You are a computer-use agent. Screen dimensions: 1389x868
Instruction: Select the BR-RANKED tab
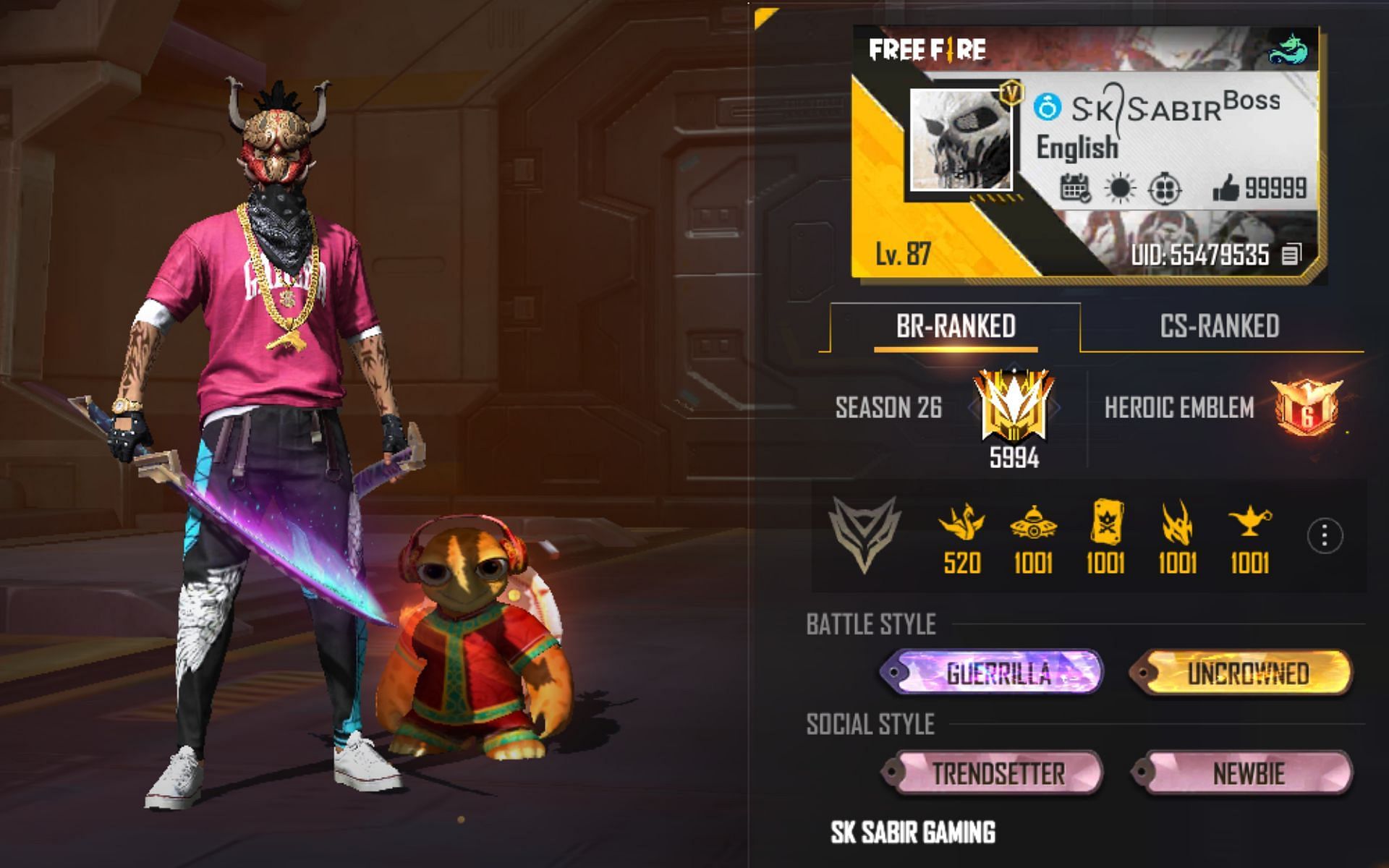click(x=955, y=326)
